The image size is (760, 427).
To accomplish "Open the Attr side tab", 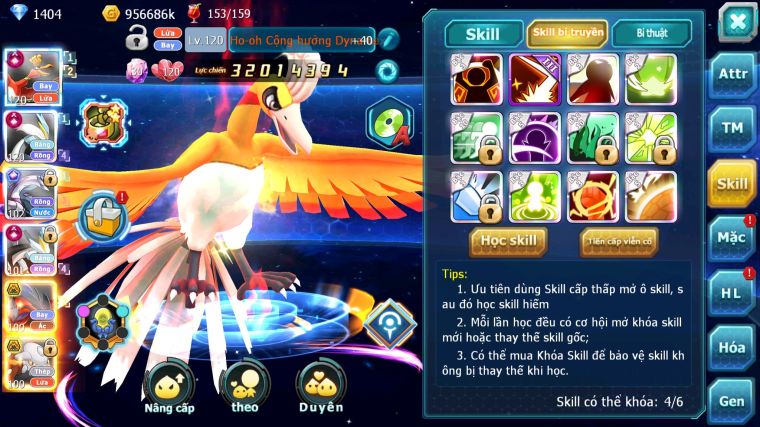I will (732, 74).
